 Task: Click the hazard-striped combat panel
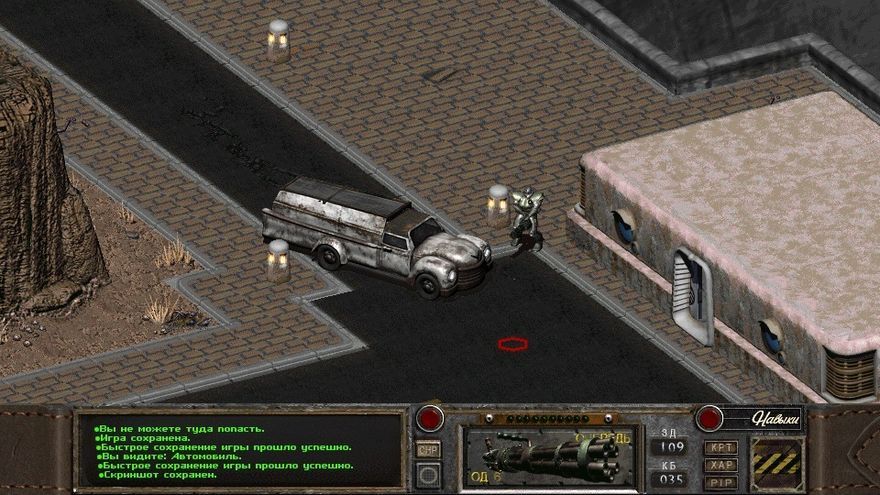pyautogui.click(x=776, y=463)
